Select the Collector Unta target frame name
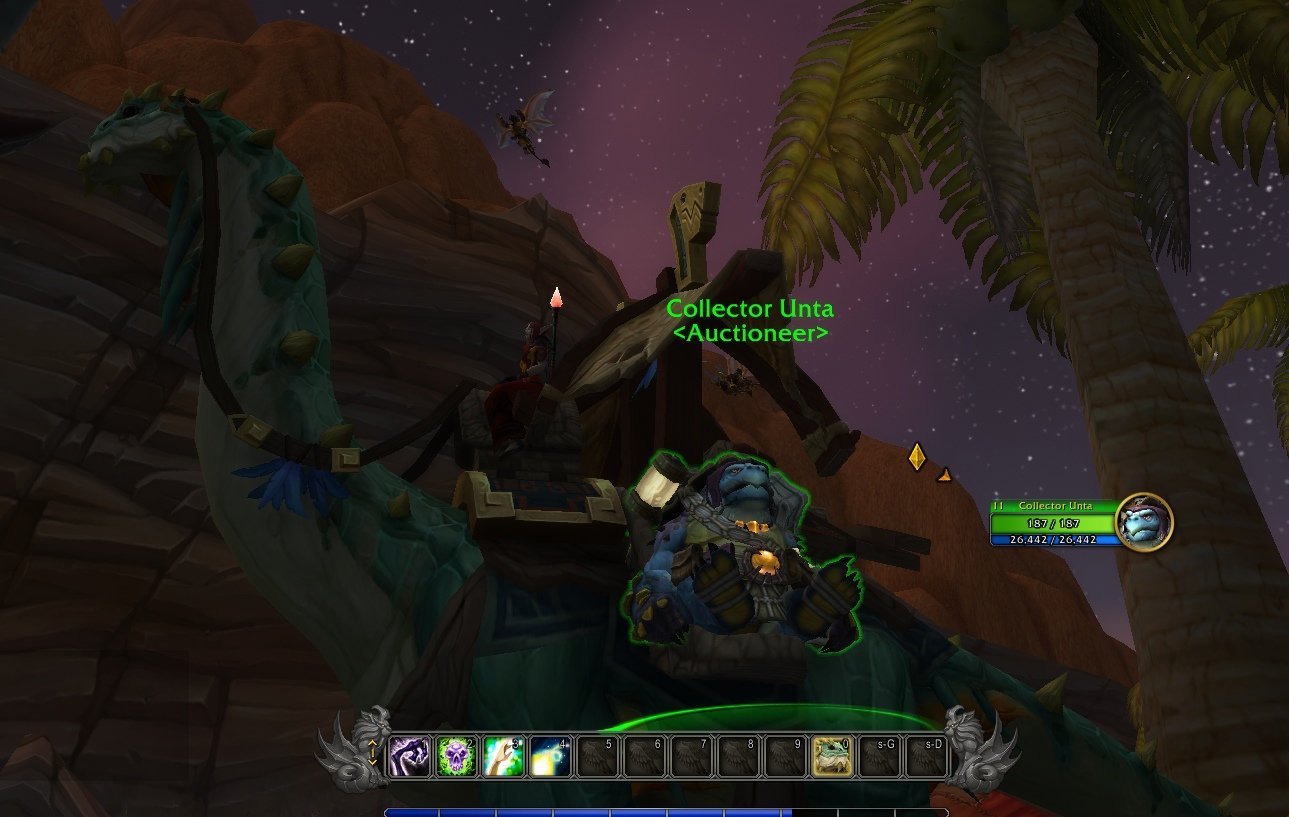Image resolution: width=1289 pixels, height=817 pixels. pyautogui.click(x=1052, y=506)
